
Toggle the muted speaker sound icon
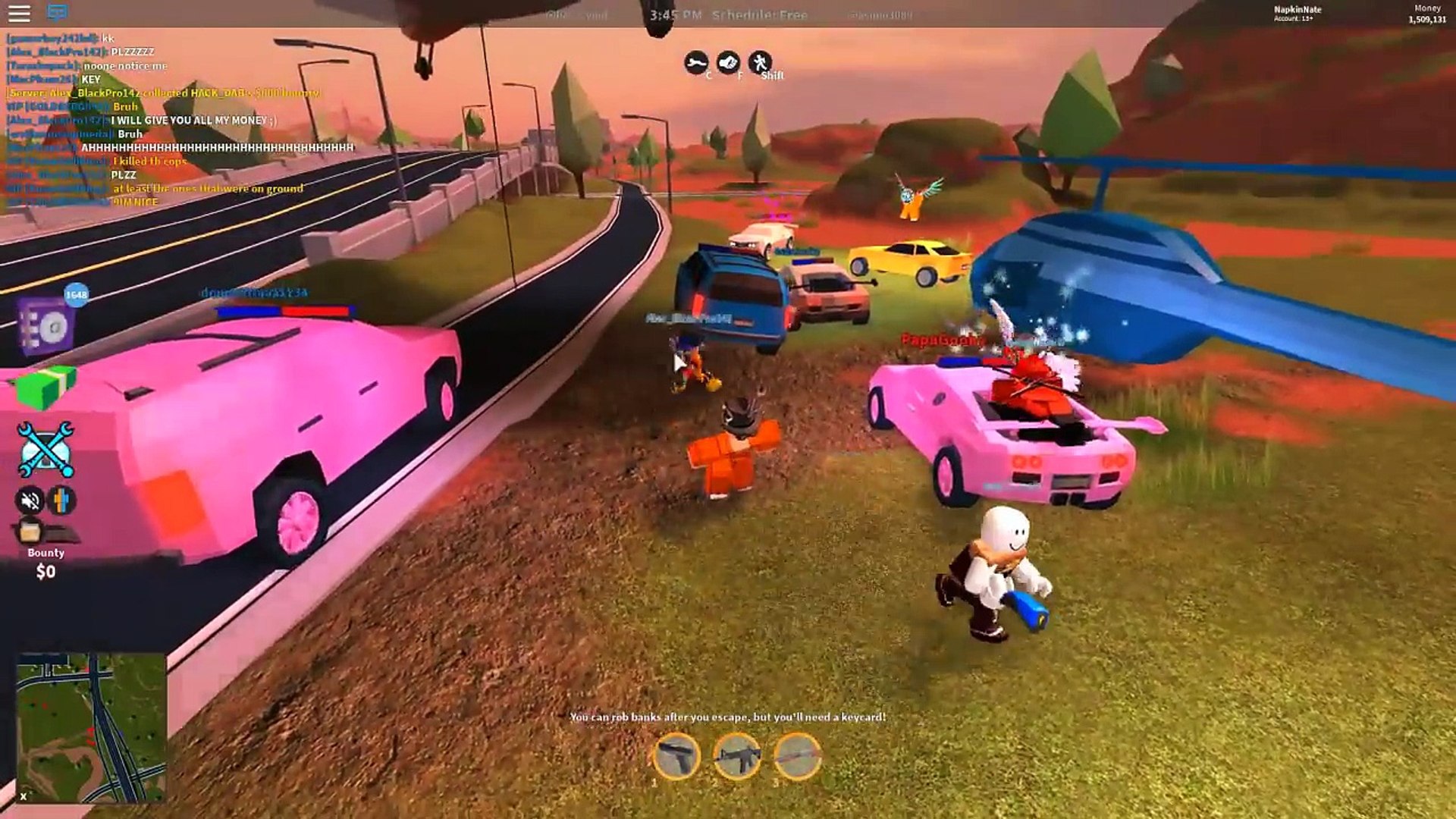[x=30, y=500]
